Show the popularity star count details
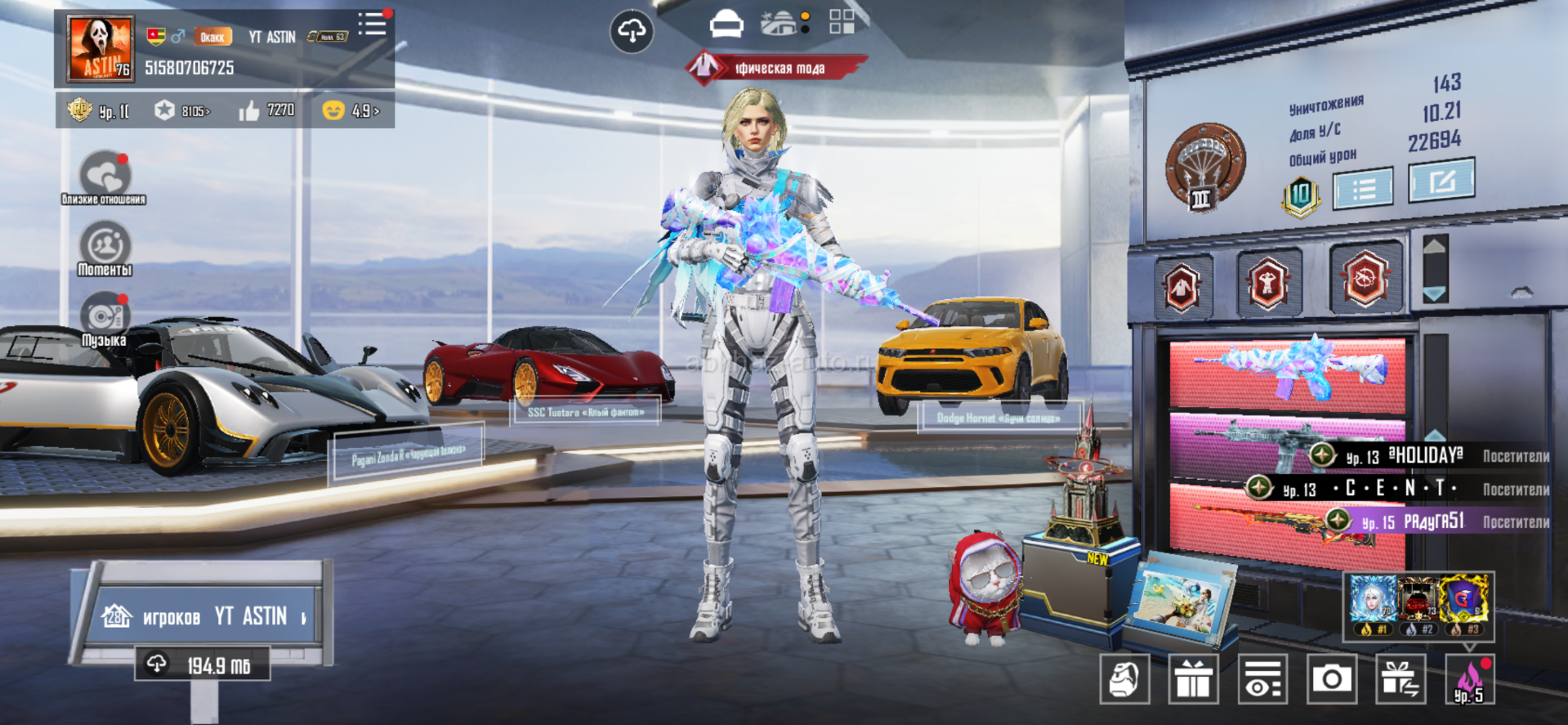The height and width of the screenshot is (725, 1568). [183, 110]
